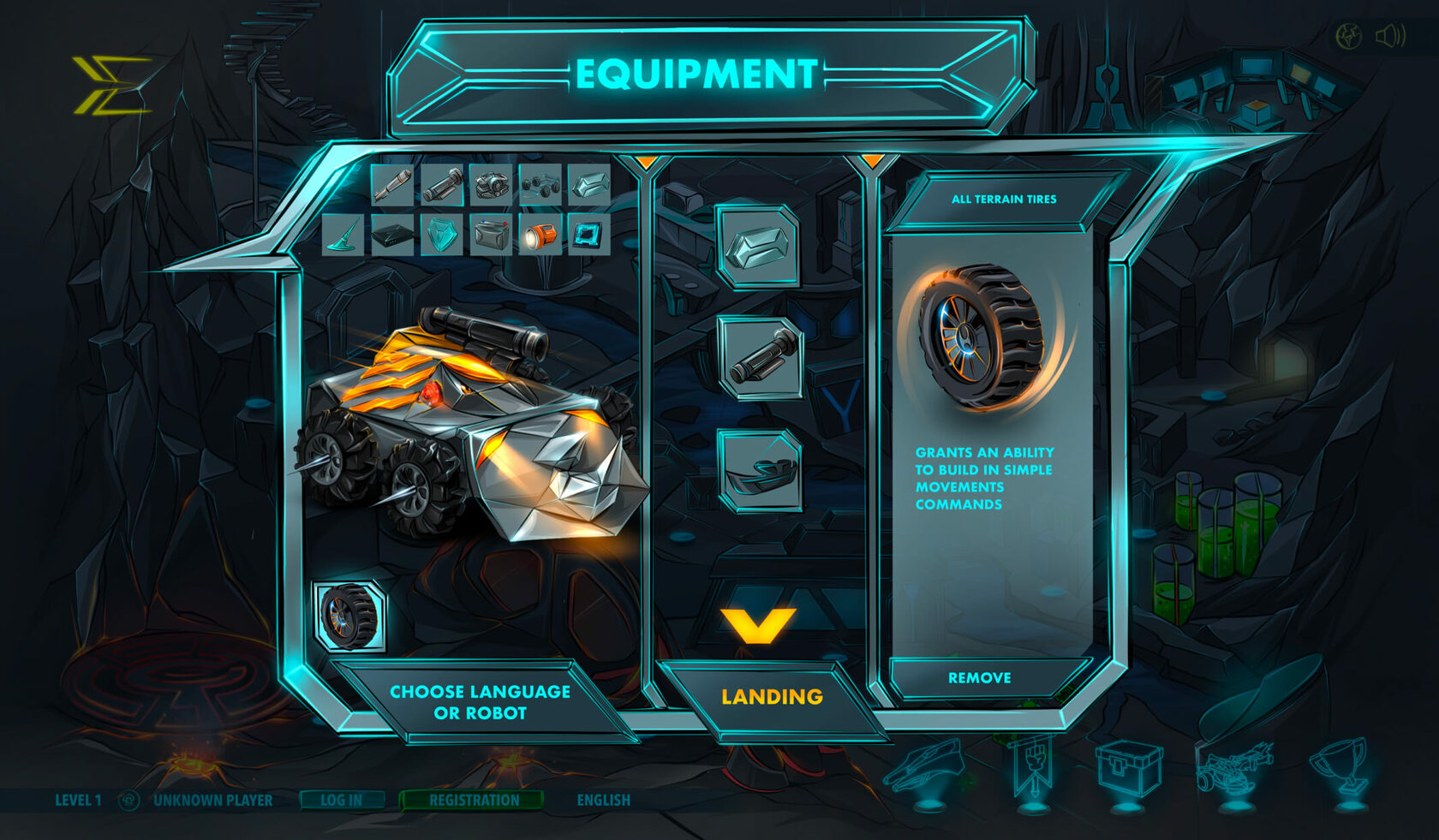Open the Registration form
Screen dimensions: 1439x840
coord(474,800)
